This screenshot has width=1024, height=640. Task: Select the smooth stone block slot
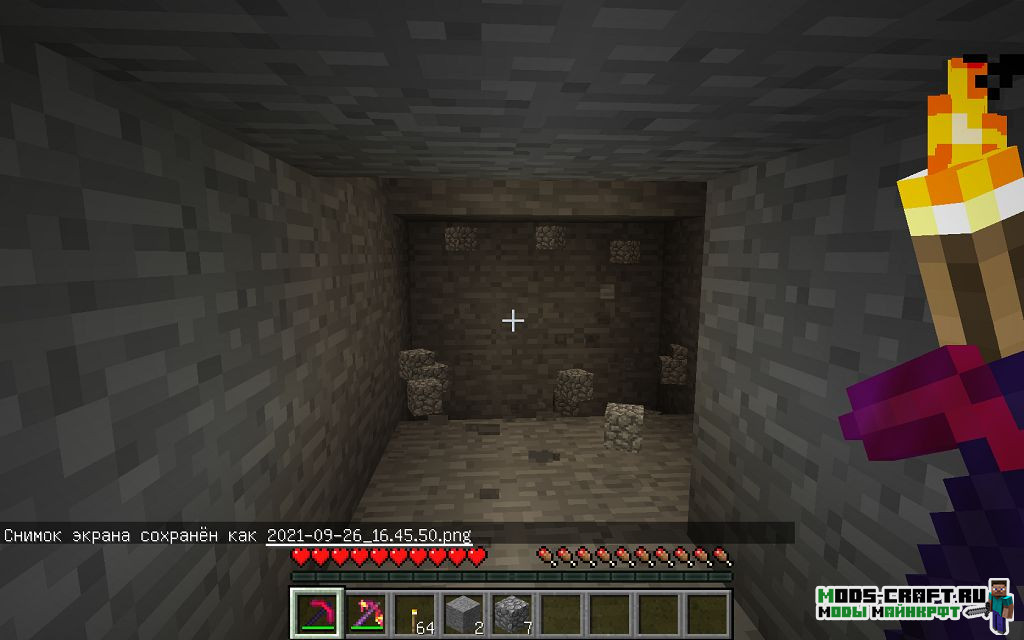pos(462,612)
